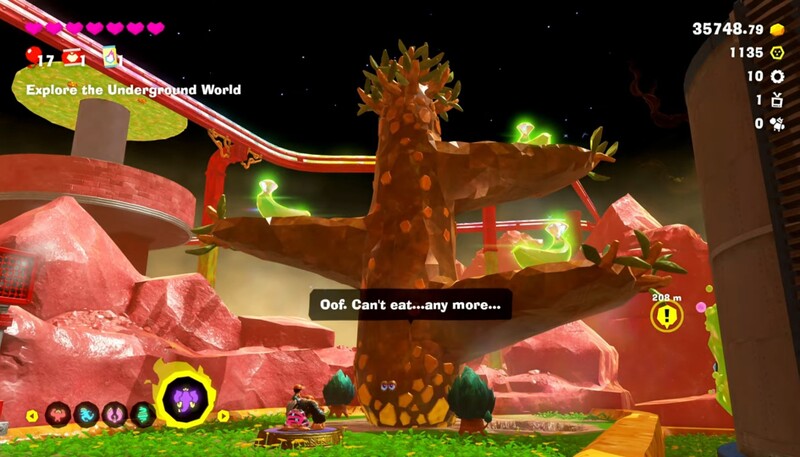Select the yellow exclamation waypoint marker
The height and width of the screenshot is (457, 800).
click(x=666, y=317)
